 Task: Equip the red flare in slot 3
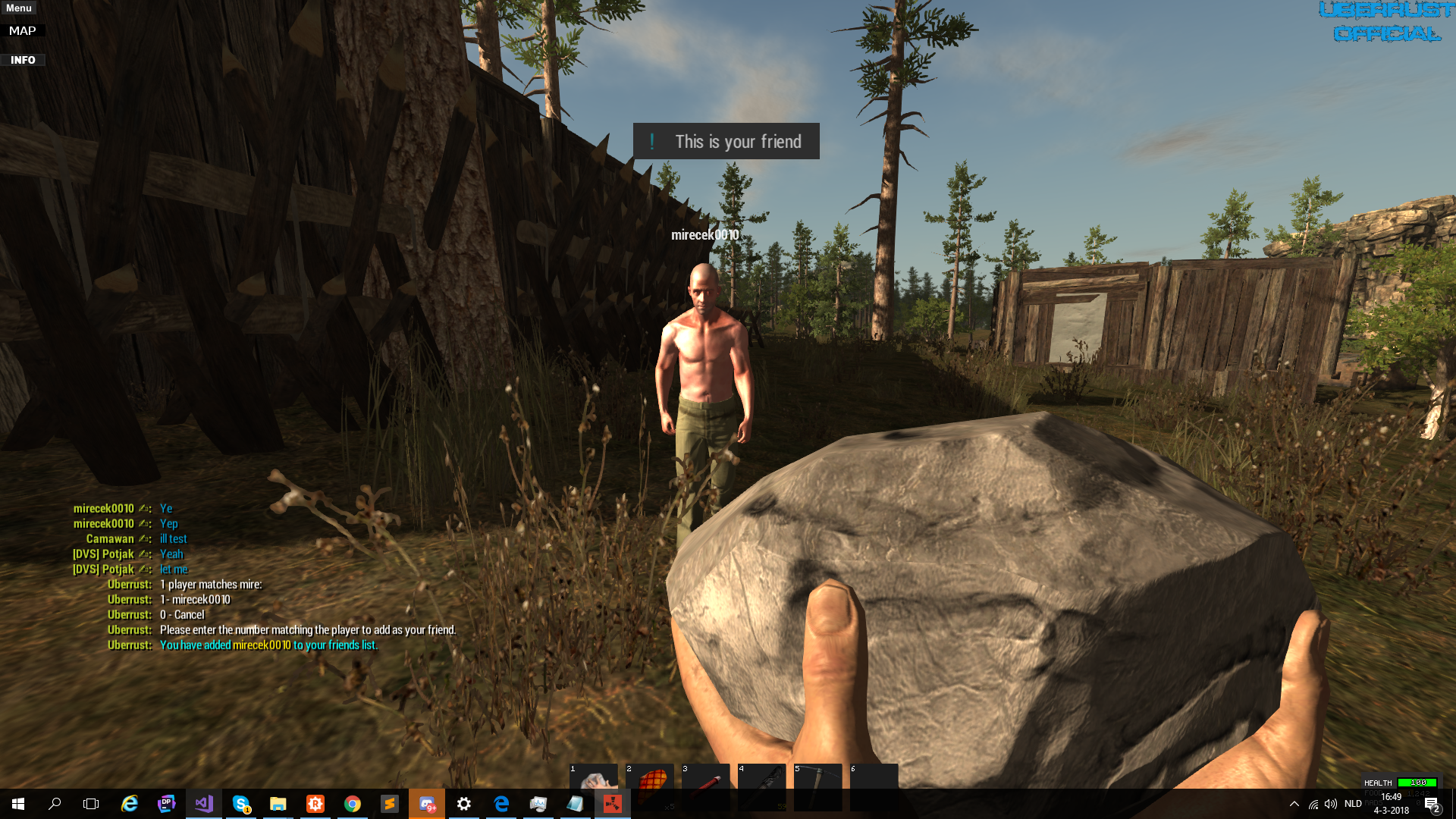706,780
